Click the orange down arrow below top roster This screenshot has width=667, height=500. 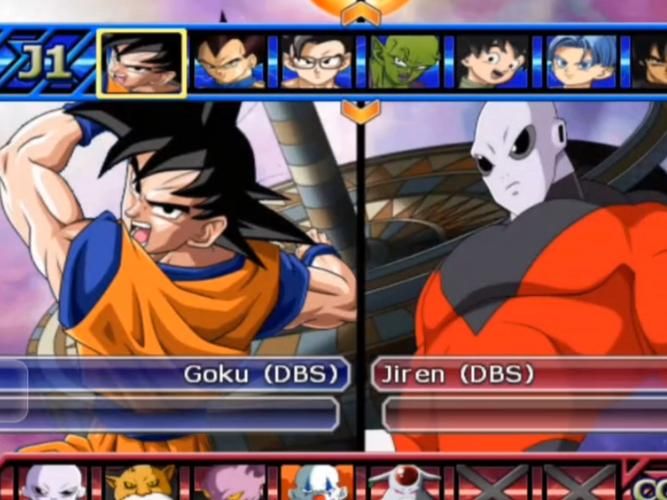click(x=360, y=109)
